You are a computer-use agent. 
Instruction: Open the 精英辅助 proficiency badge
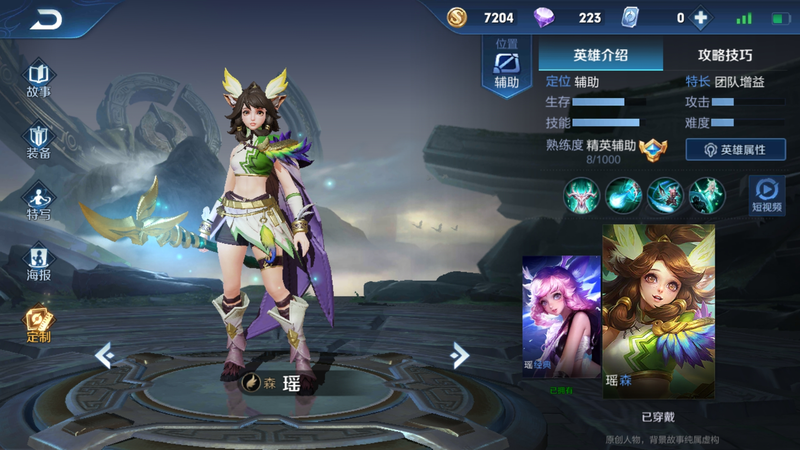pyautogui.click(x=652, y=147)
